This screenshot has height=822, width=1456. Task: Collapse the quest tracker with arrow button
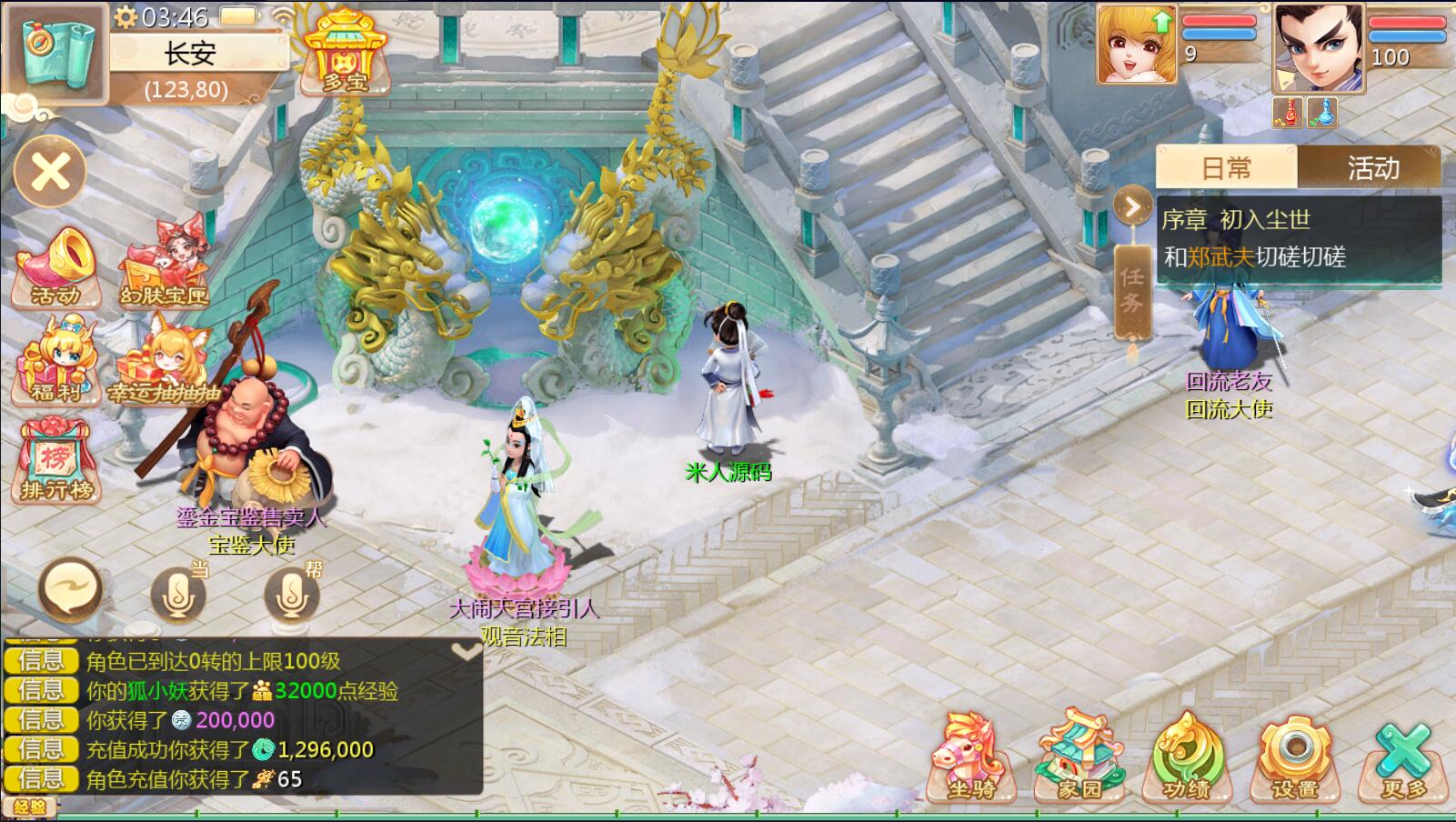pyautogui.click(x=1132, y=207)
